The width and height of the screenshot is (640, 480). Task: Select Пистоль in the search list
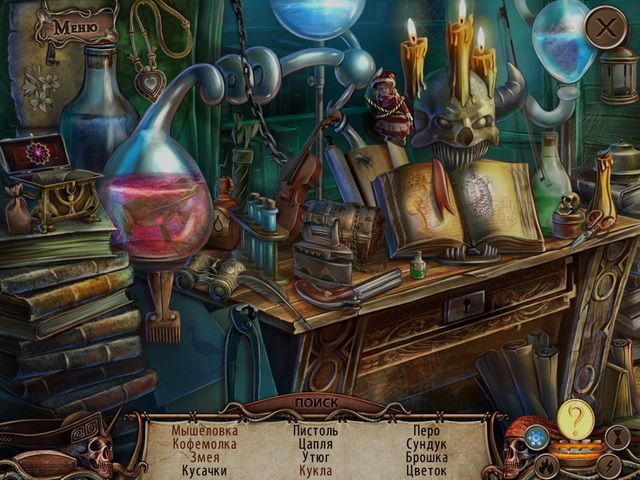click(315, 431)
